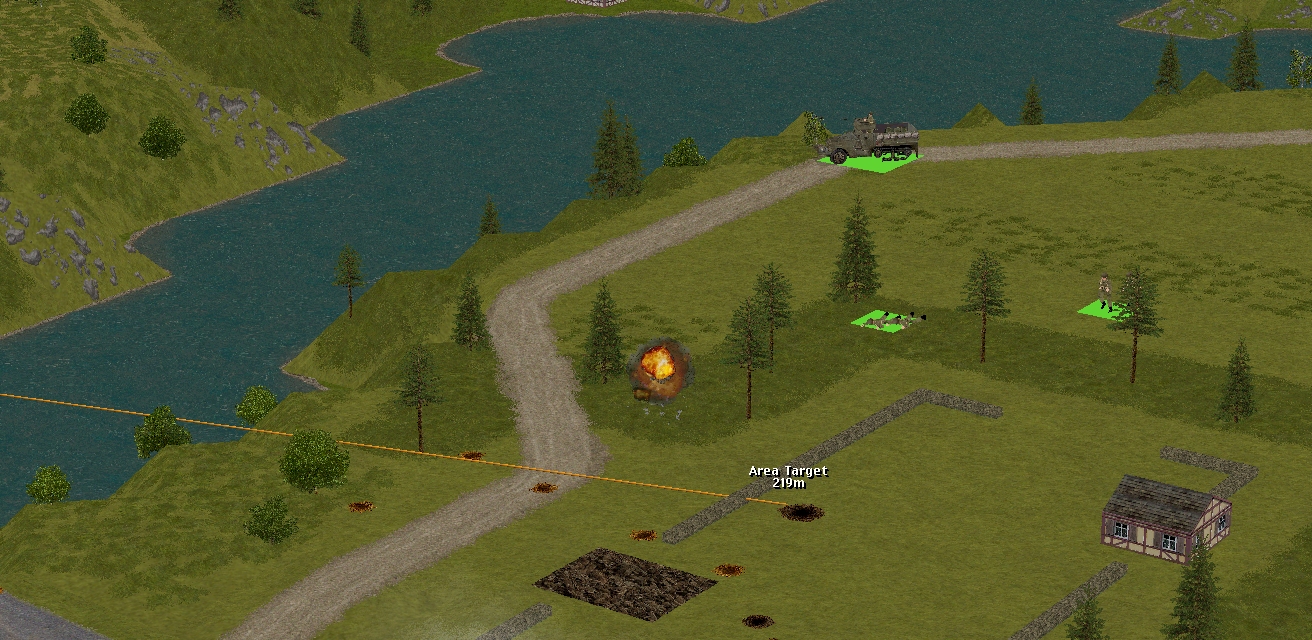Select the halftrack unit on the road

[871, 142]
